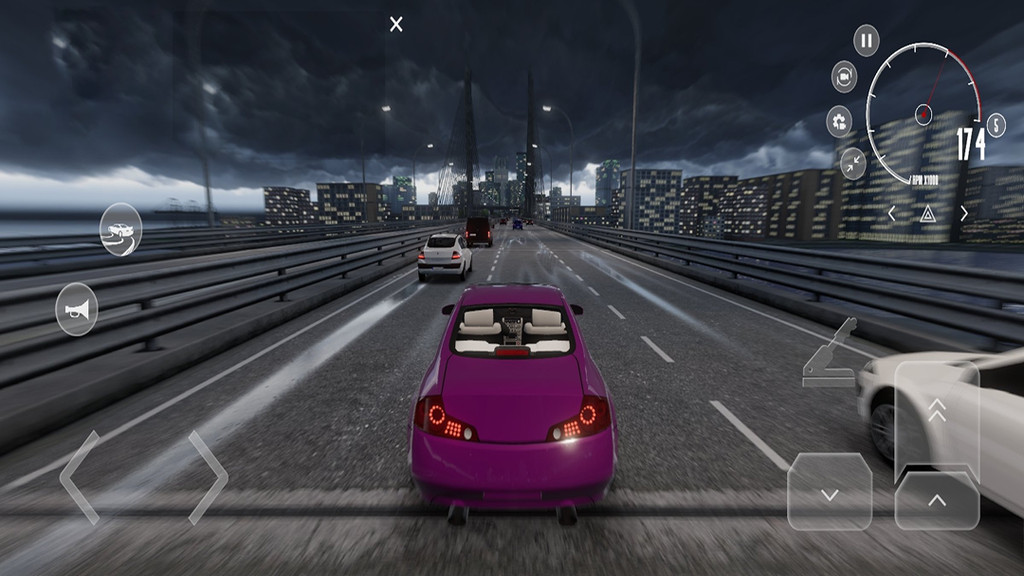The width and height of the screenshot is (1024, 576).
Task: Tap the inward arrows minimize icon
Action: (x=853, y=163)
